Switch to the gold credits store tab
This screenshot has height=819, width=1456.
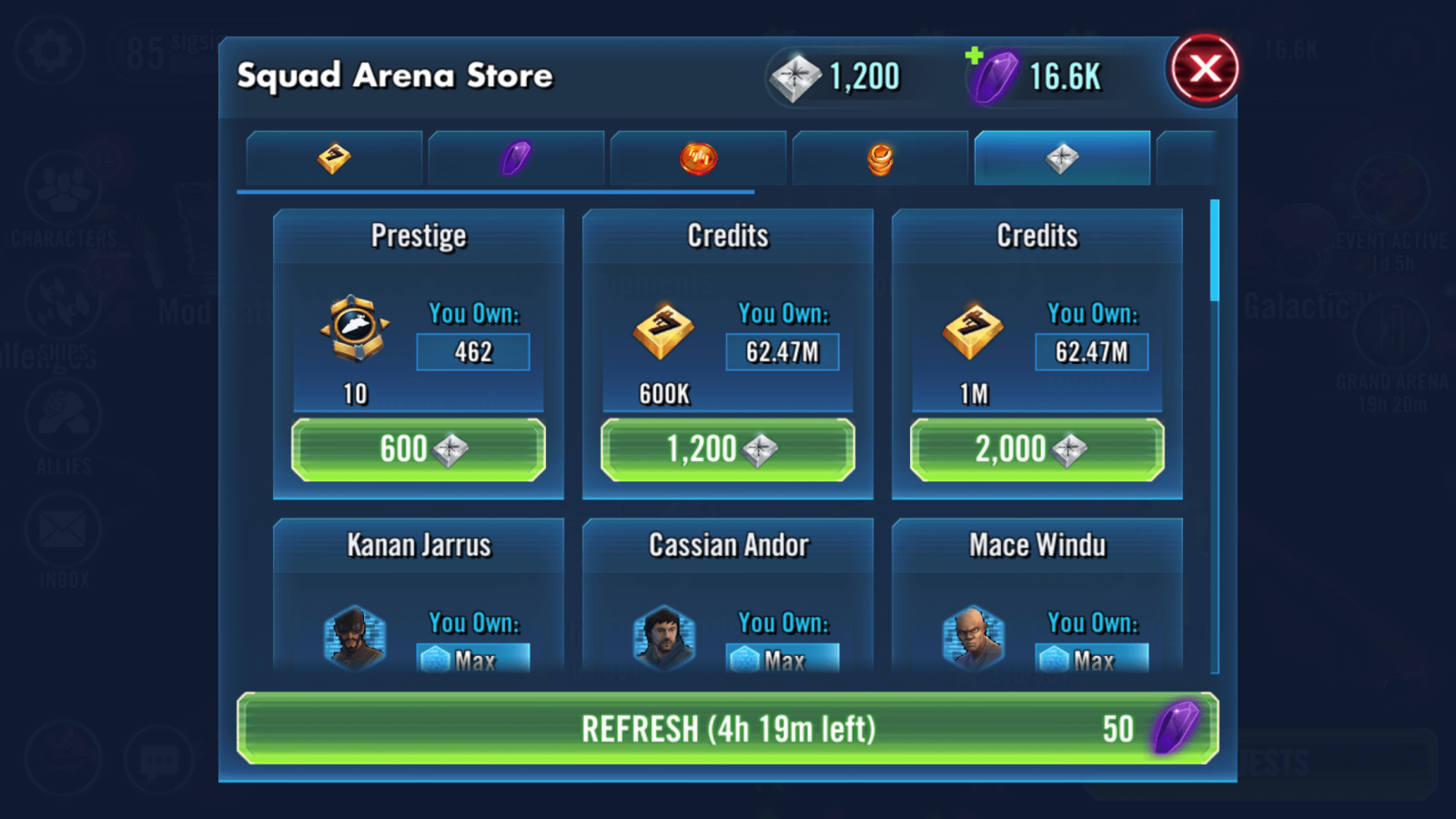[x=334, y=158]
